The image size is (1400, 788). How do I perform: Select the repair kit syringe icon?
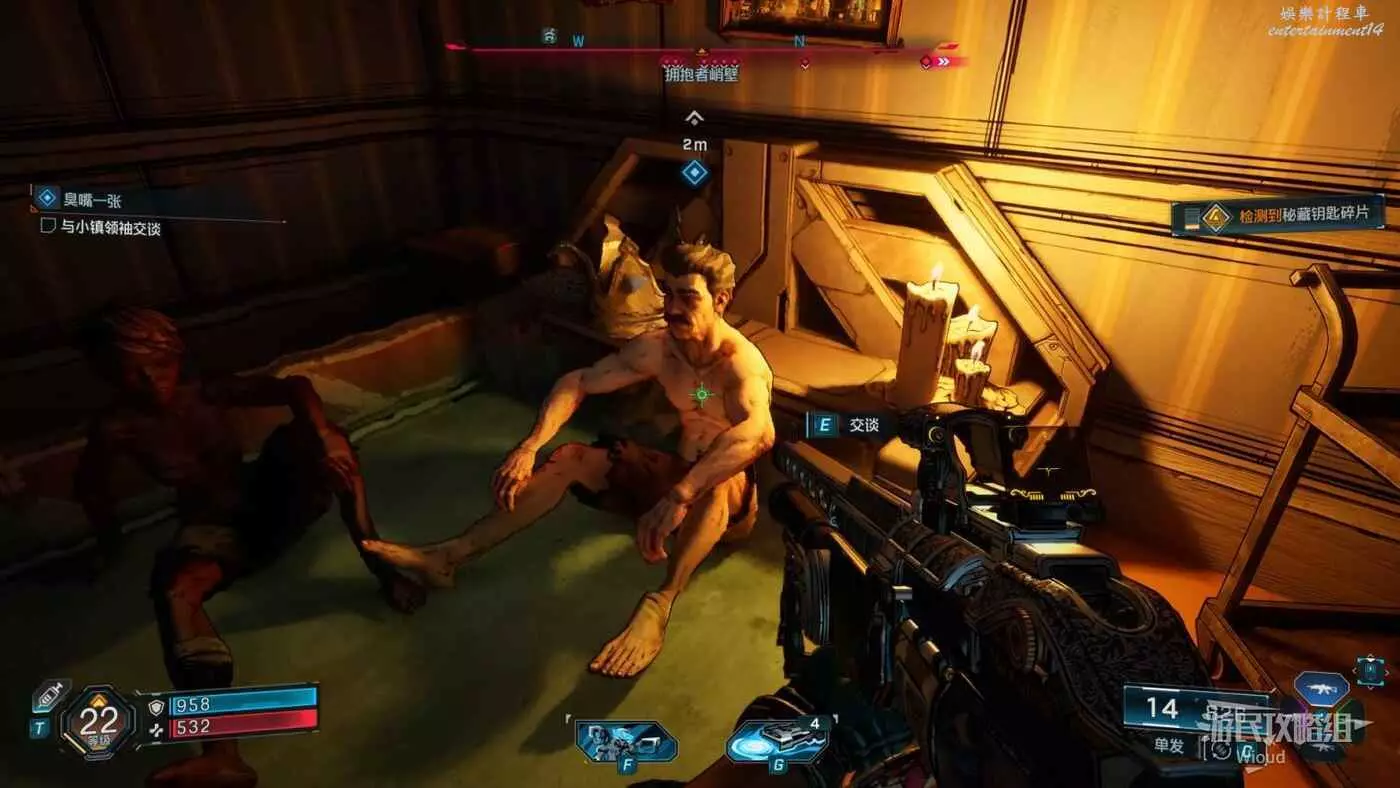click(x=51, y=697)
